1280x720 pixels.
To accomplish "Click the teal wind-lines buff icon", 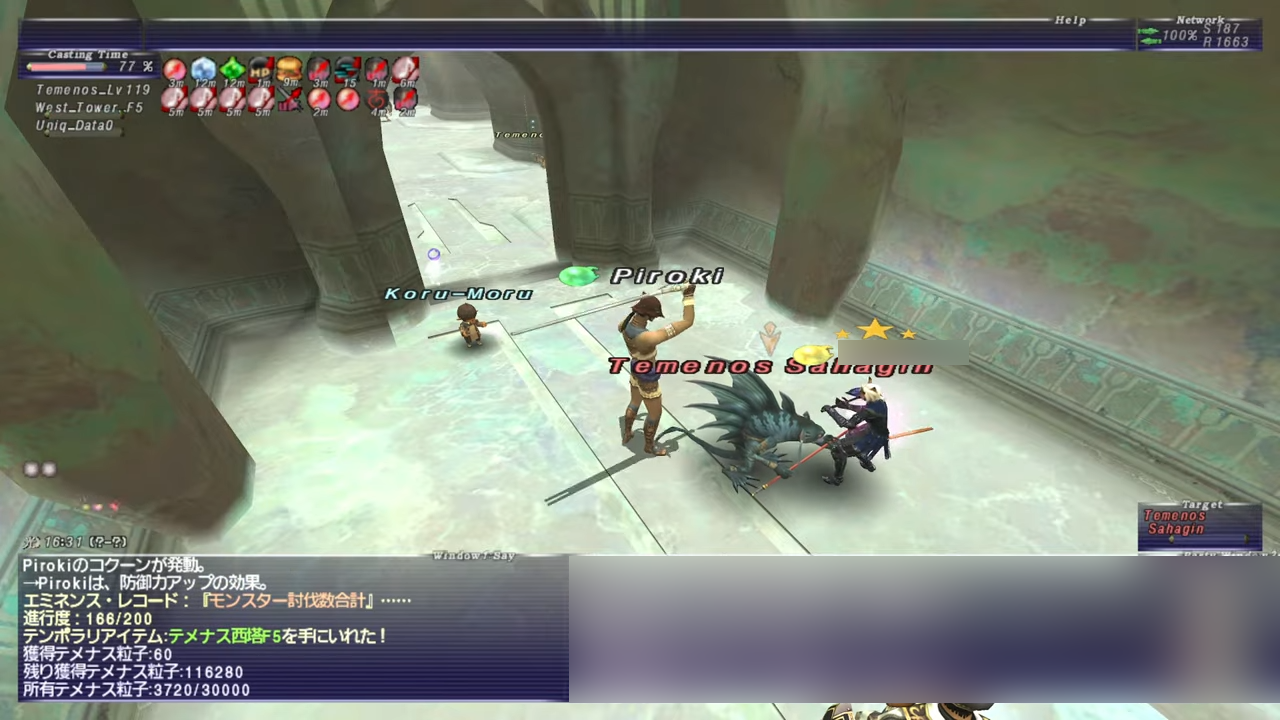I will click(x=348, y=69).
